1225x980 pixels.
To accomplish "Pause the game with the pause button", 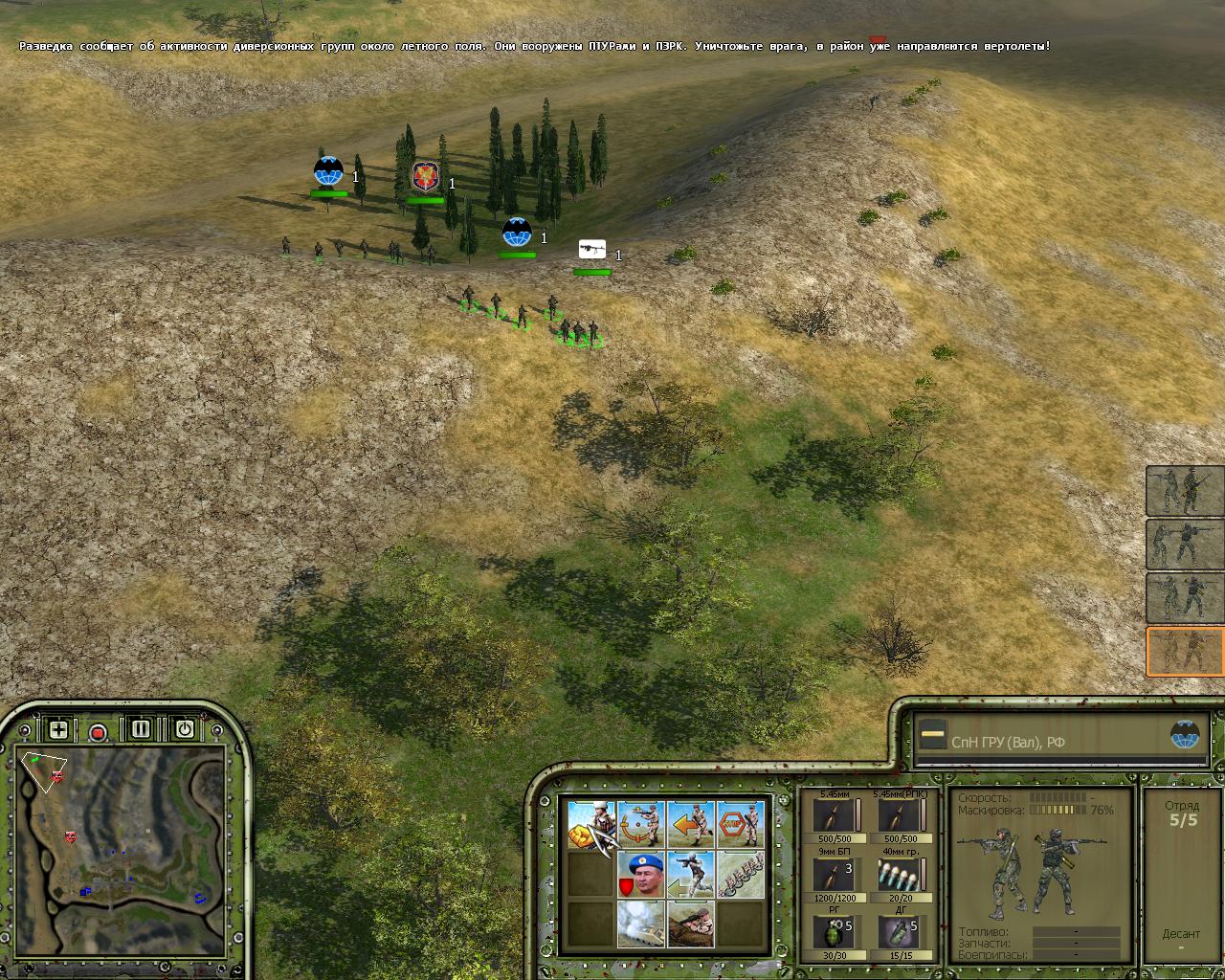I will click(x=141, y=729).
